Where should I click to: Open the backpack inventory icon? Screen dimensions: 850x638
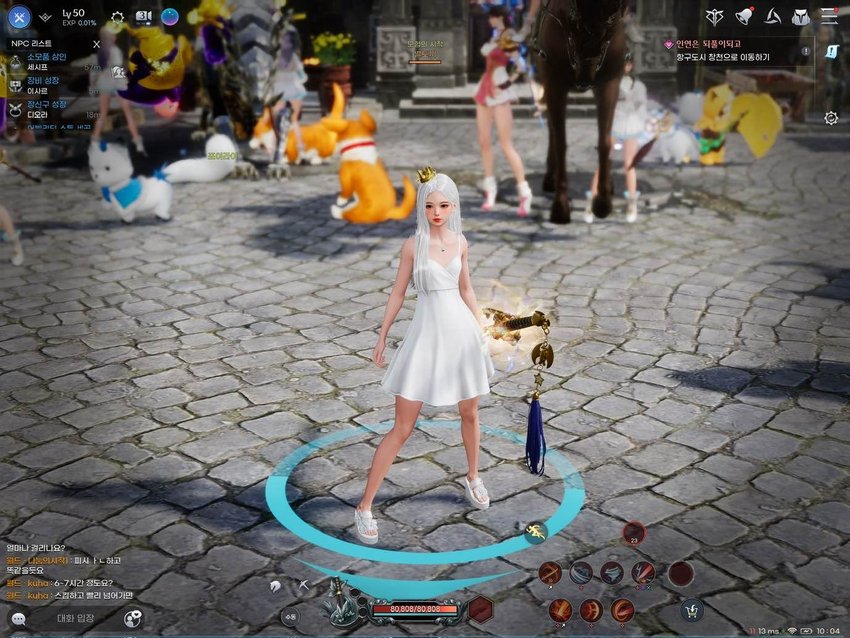pos(800,17)
